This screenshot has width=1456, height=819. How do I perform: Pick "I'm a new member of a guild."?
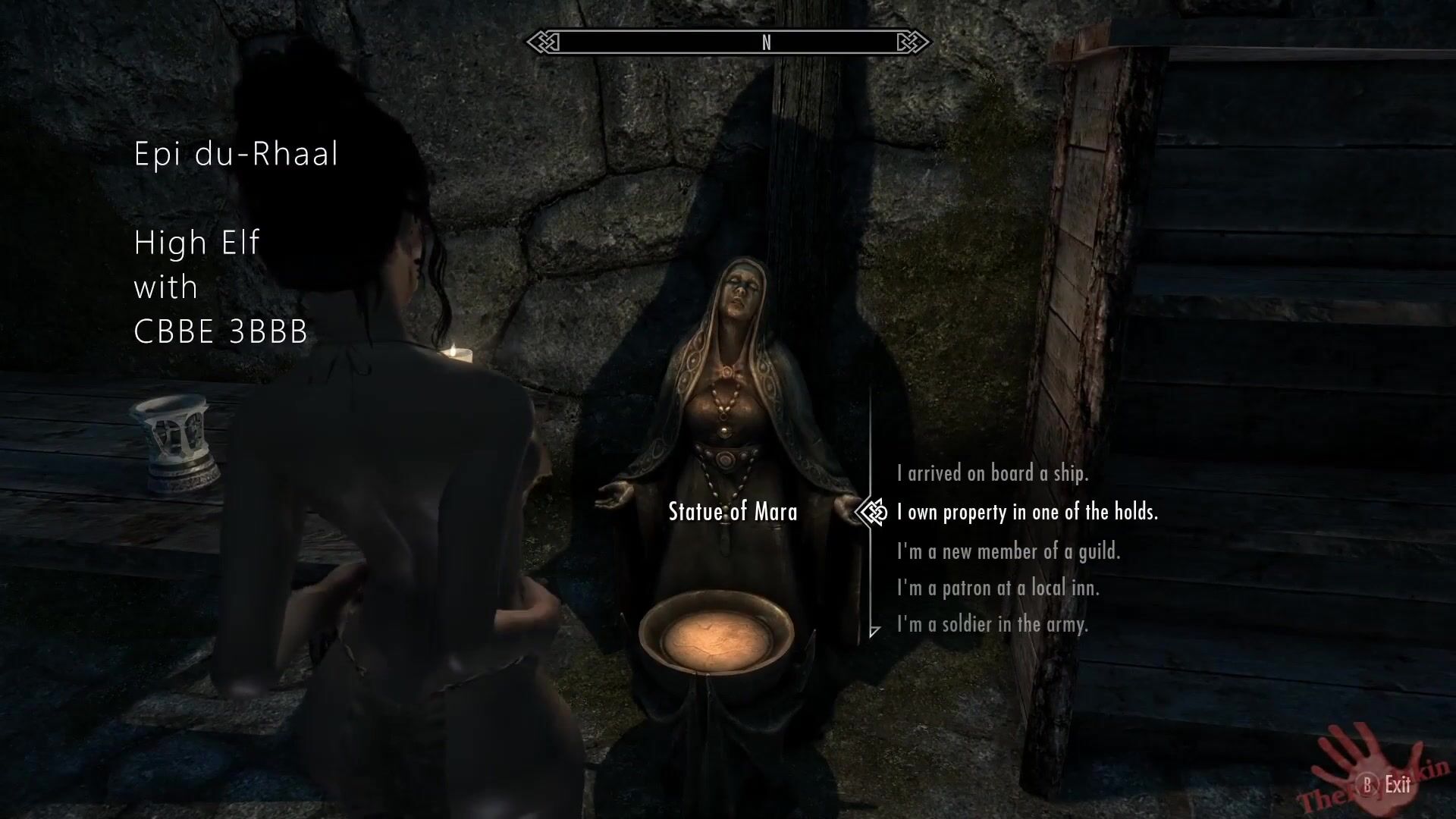click(x=1008, y=551)
